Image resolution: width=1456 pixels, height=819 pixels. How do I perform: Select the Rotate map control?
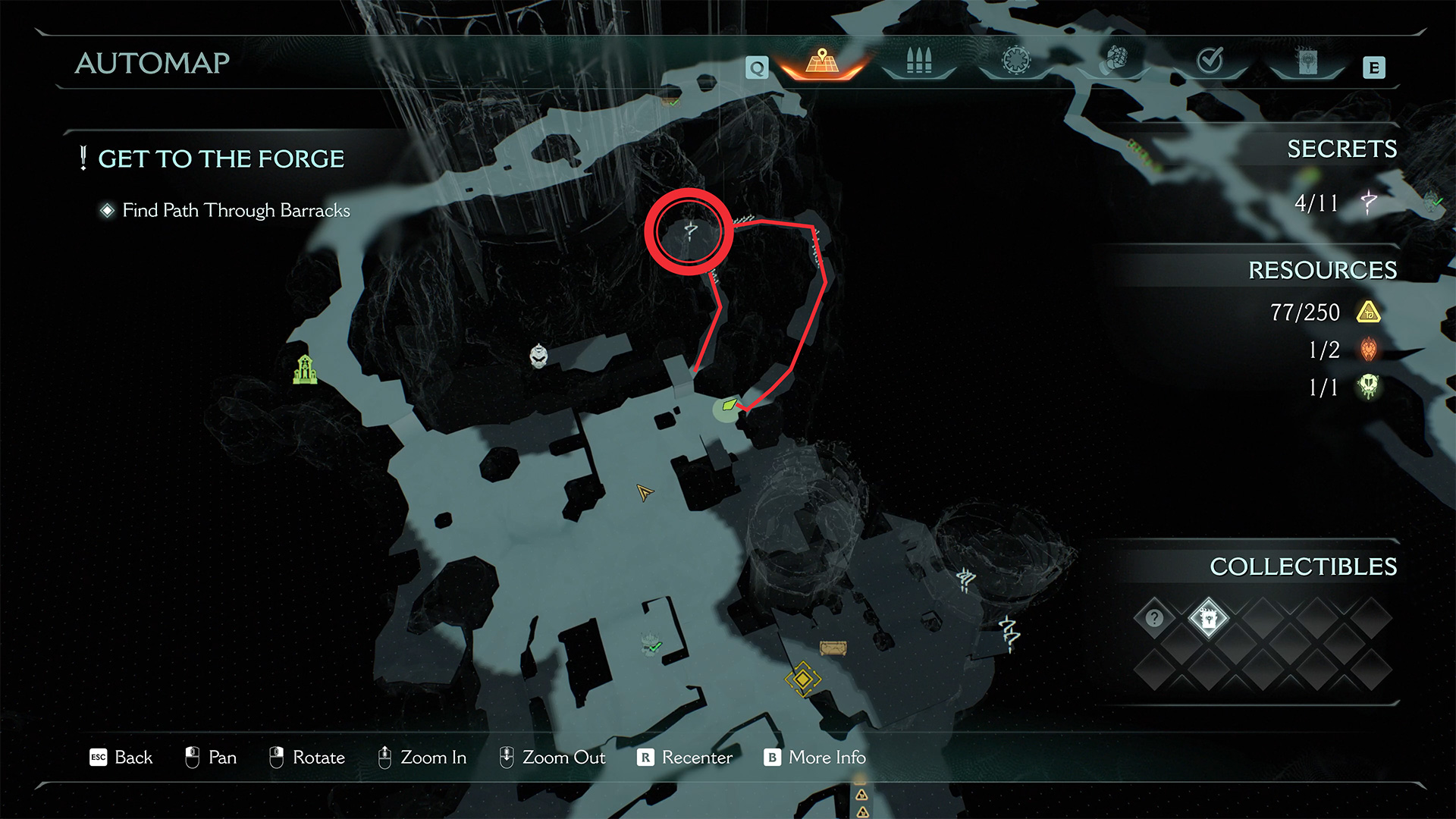pyautogui.click(x=307, y=758)
